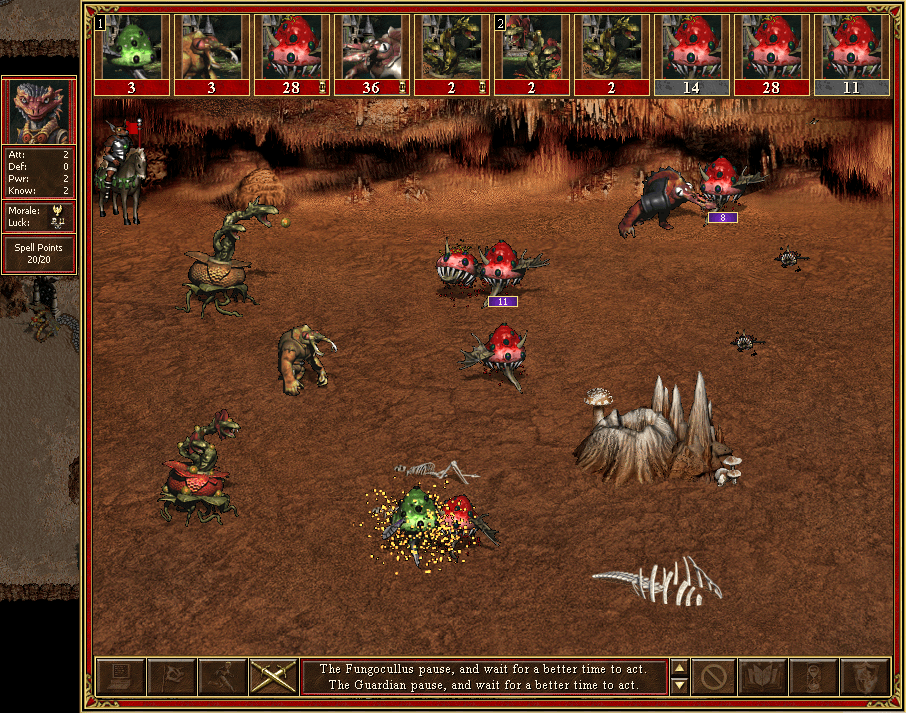Activate the shield defend button

(864, 677)
